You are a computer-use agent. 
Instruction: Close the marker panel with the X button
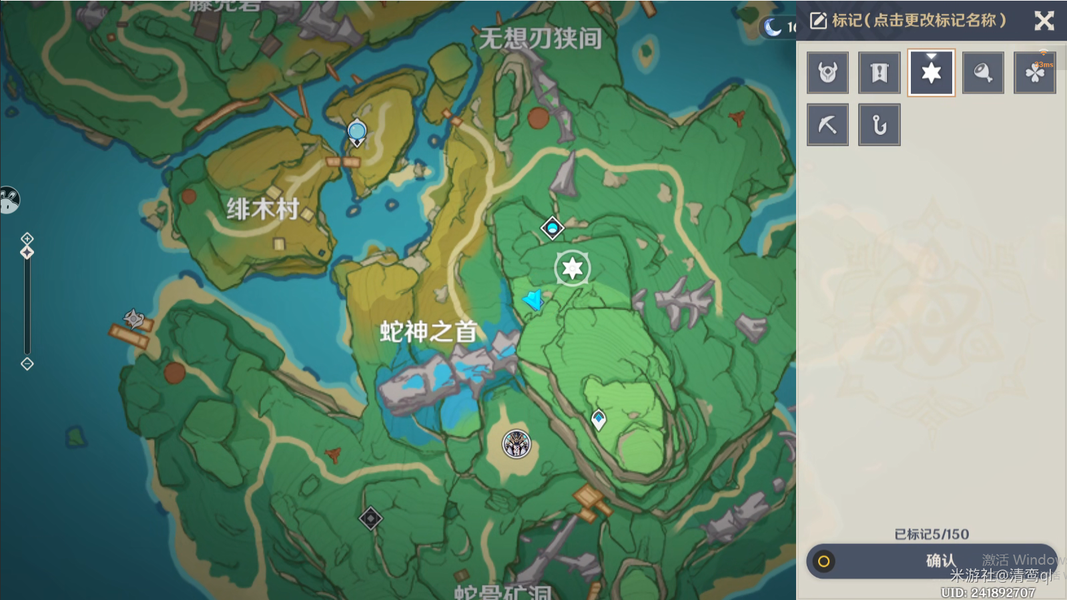point(1044,20)
